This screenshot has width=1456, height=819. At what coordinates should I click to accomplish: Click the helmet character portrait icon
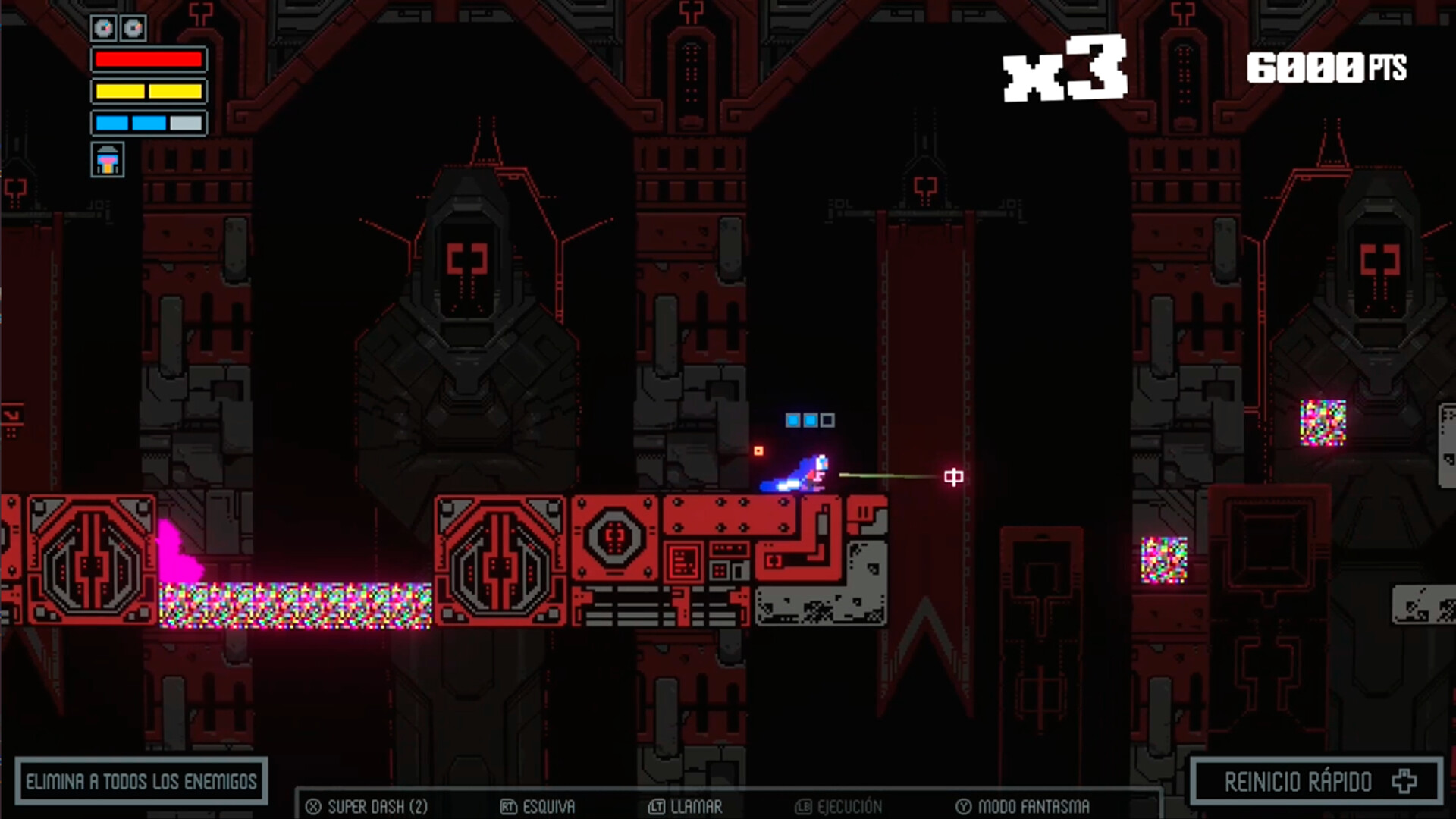[108, 160]
